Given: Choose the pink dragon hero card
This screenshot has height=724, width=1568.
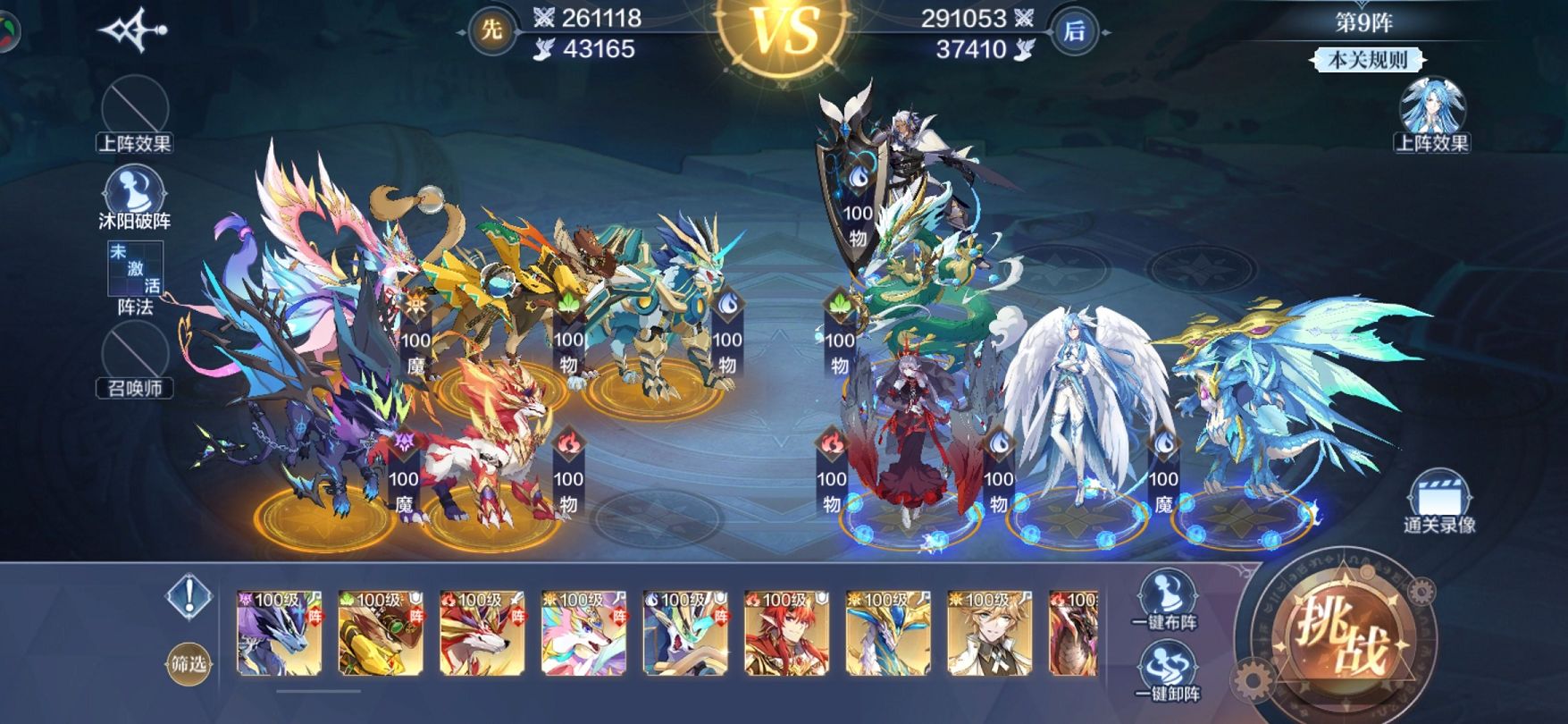Looking at the screenshot, I should pos(584,633).
